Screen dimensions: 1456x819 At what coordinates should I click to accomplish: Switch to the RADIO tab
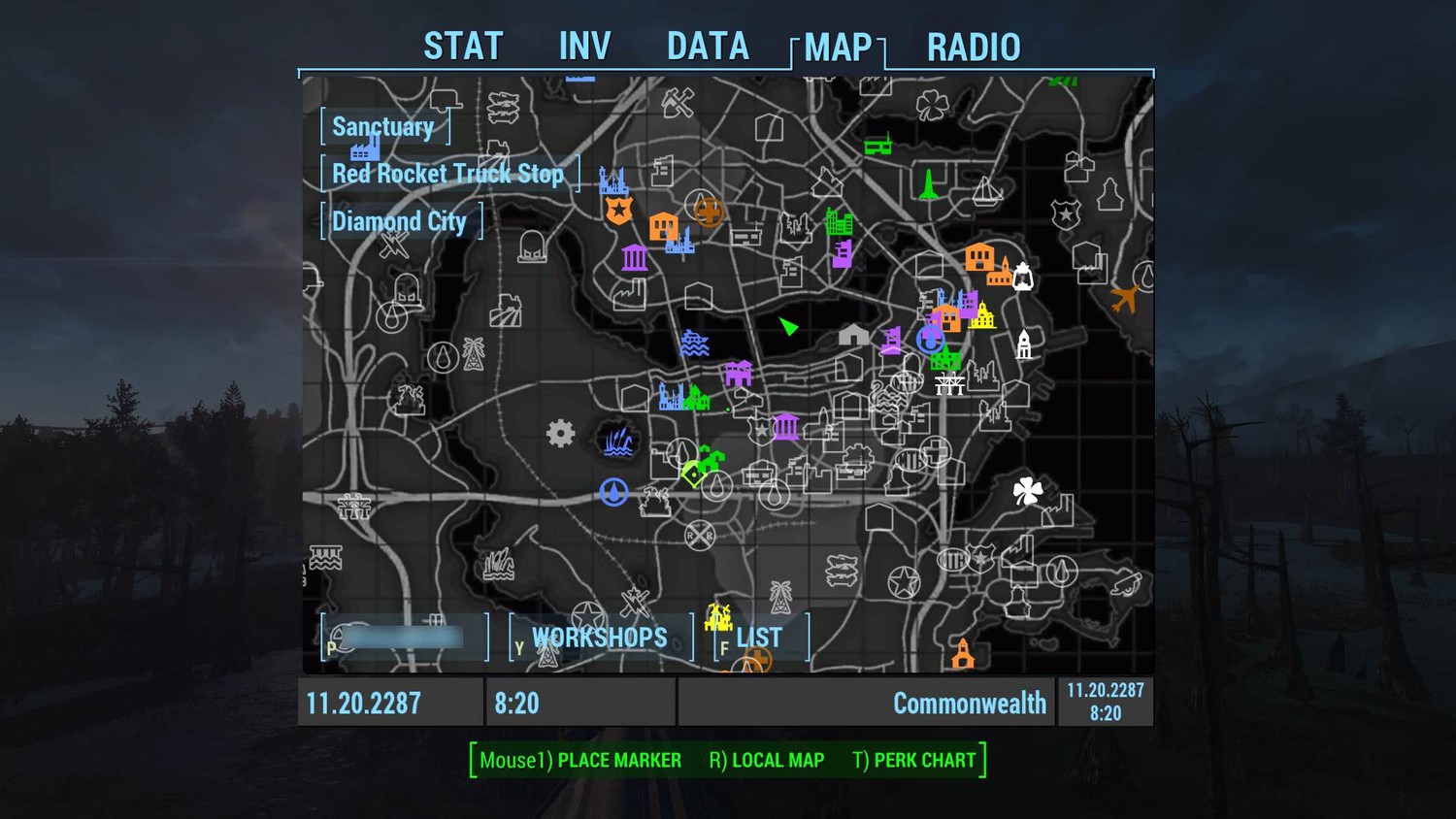point(974,47)
